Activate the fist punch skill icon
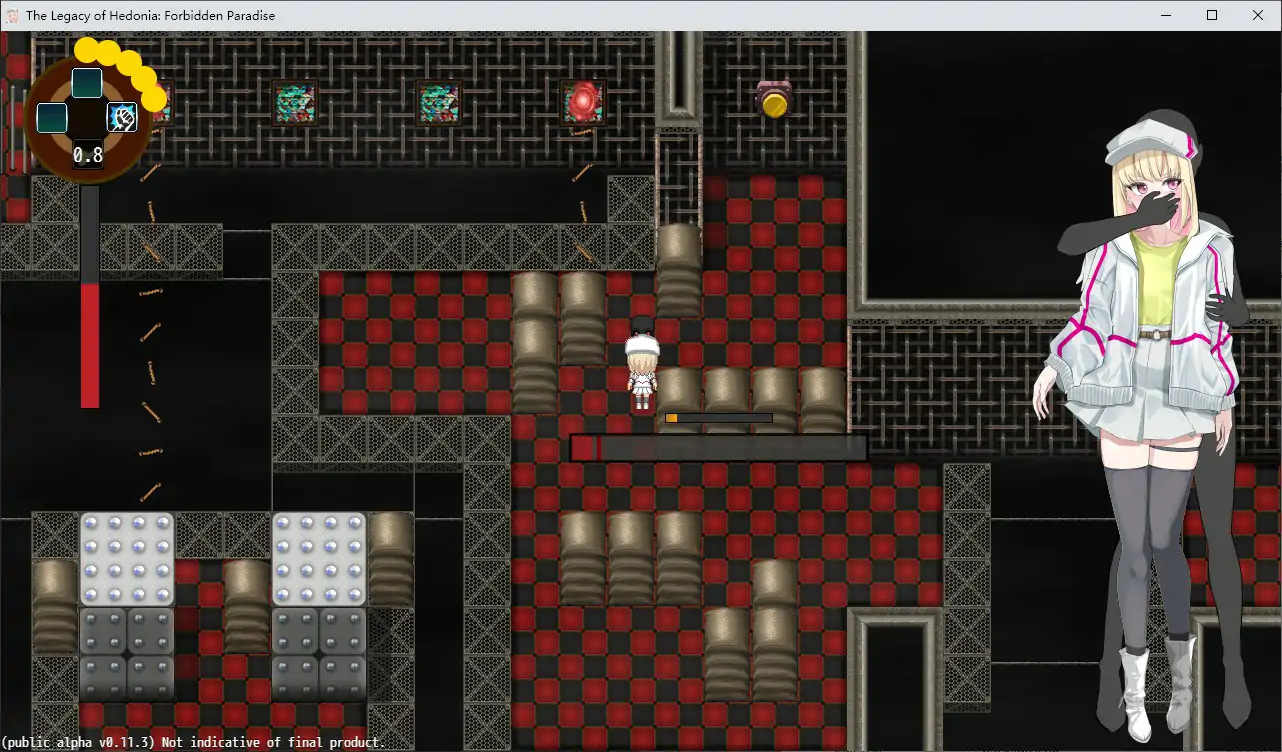The height and width of the screenshot is (752, 1282). tap(122, 118)
